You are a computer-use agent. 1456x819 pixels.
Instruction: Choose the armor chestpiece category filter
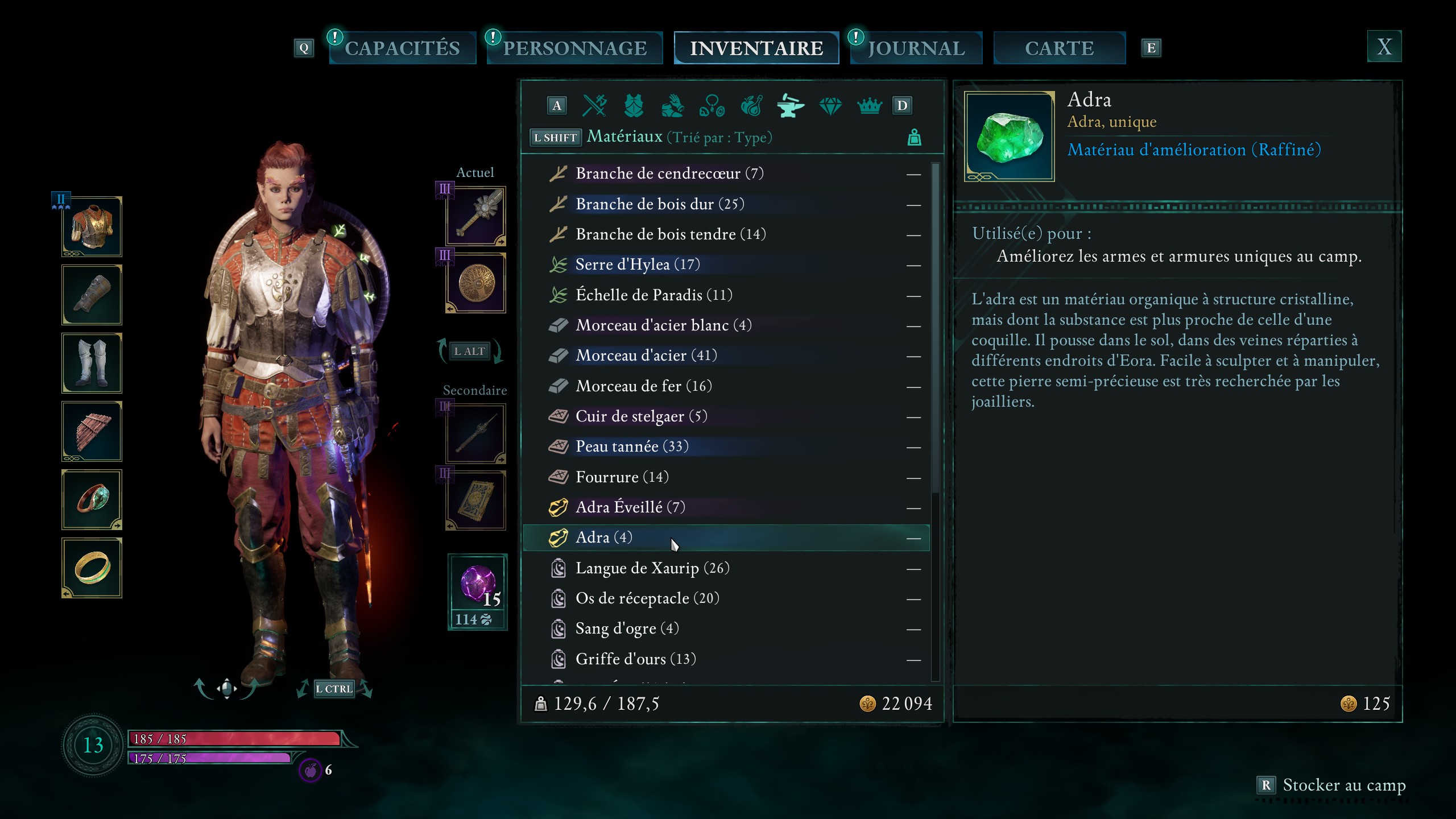pos(634,106)
